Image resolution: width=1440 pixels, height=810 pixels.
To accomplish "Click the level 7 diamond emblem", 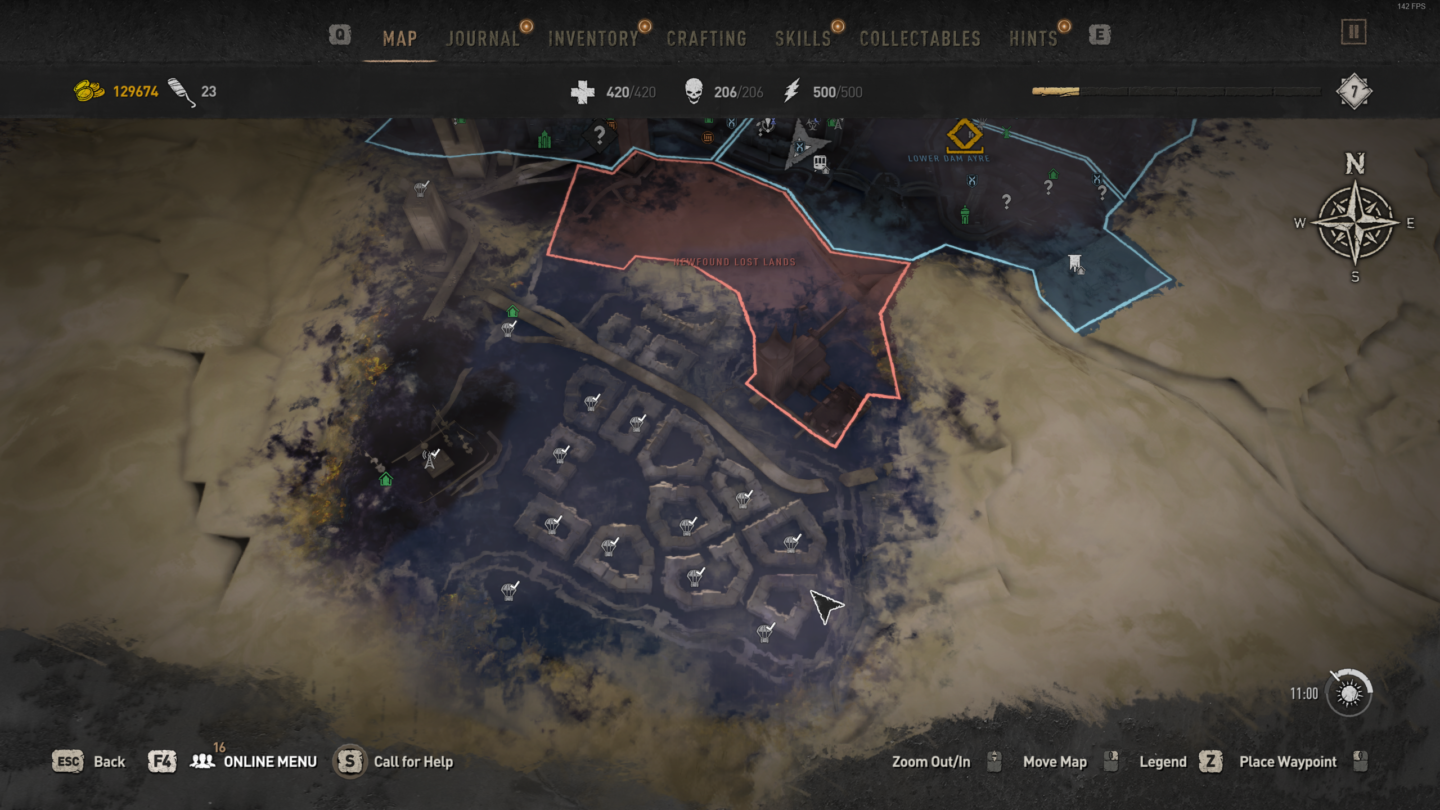I will pyautogui.click(x=1357, y=90).
